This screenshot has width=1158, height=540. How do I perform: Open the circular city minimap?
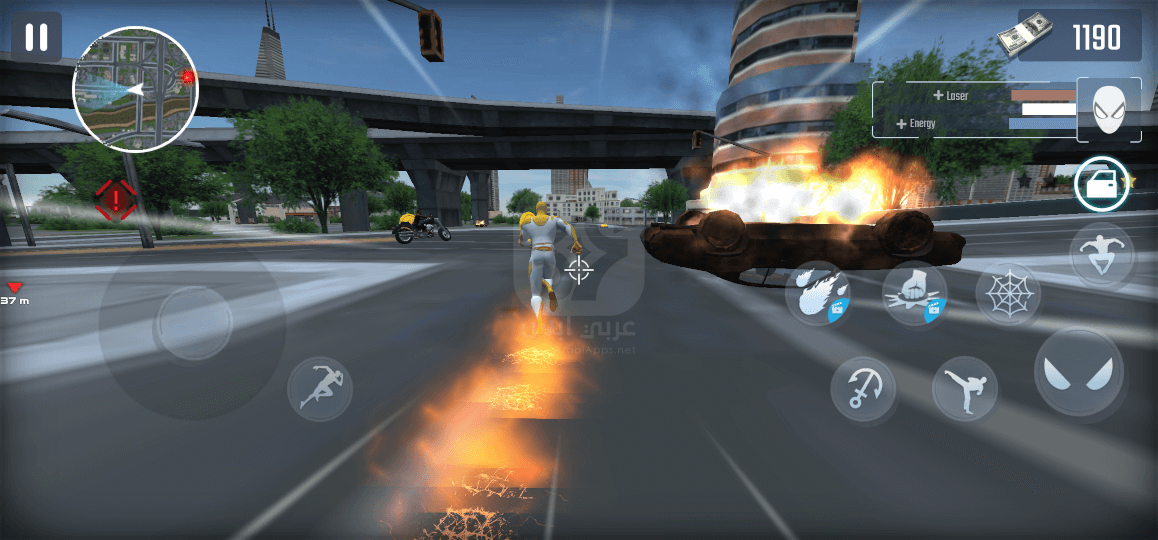[135, 91]
